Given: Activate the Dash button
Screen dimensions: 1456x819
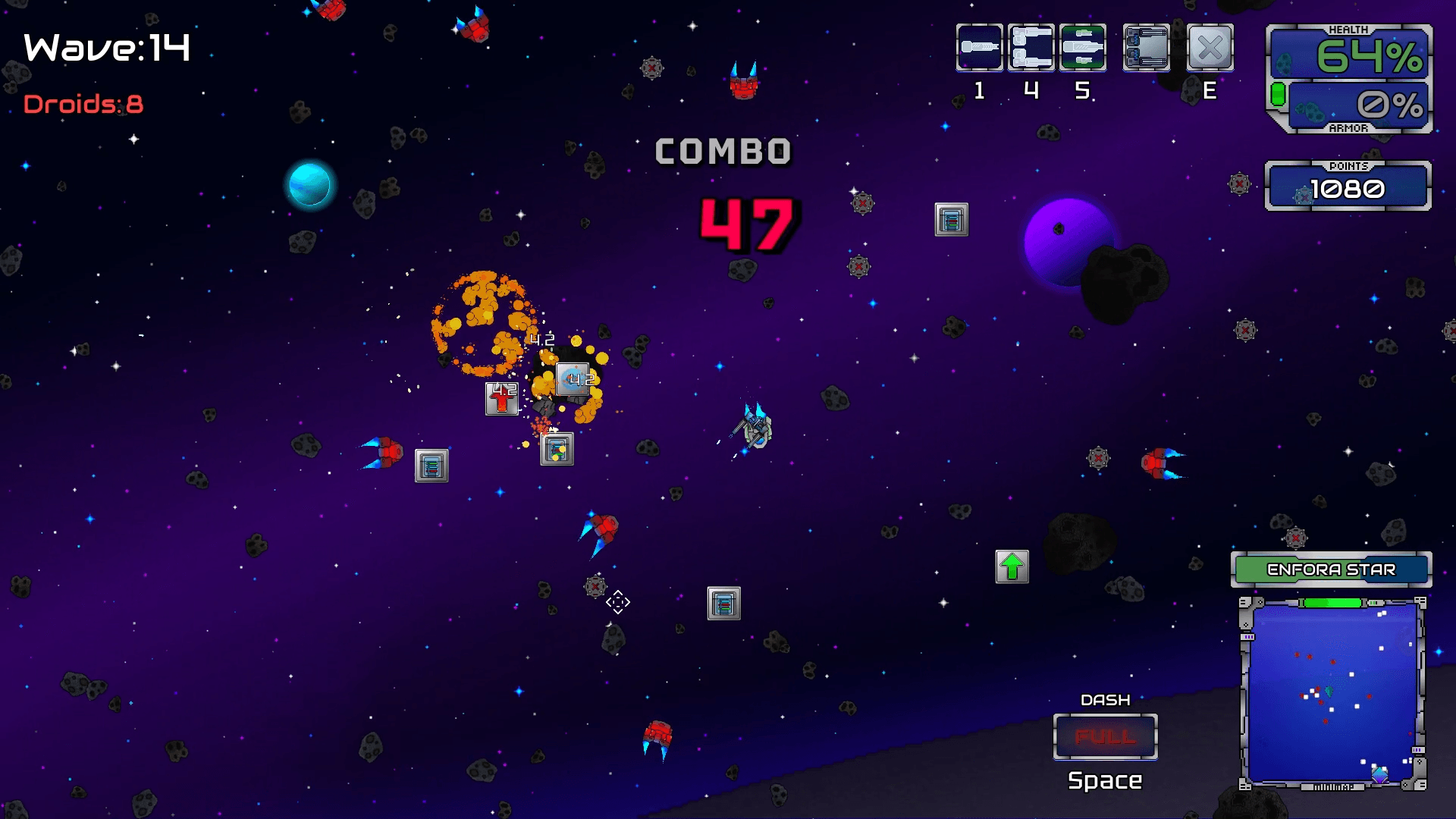Looking at the screenshot, I should (x=1105, y=736).
